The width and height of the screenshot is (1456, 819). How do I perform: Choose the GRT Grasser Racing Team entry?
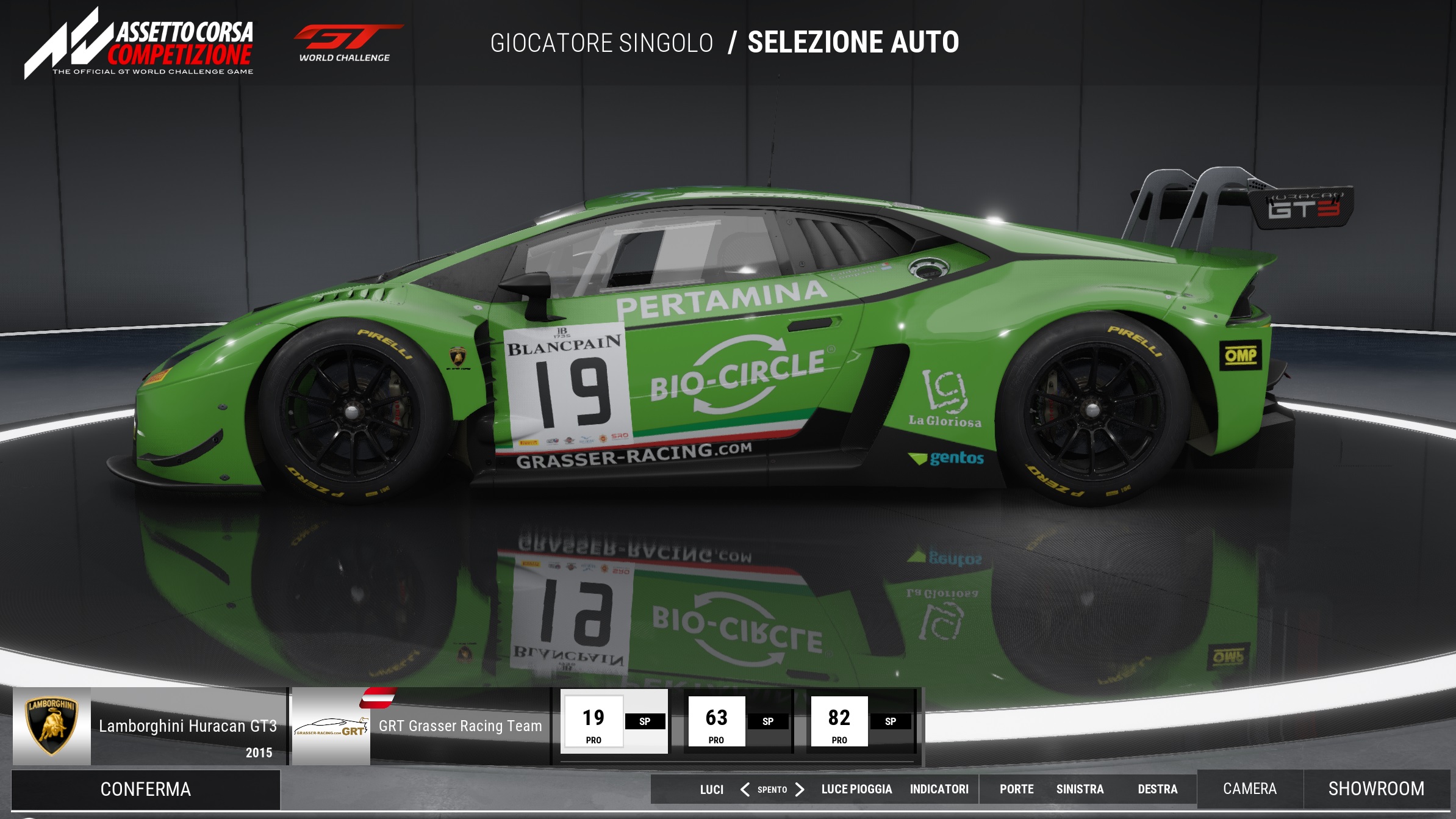pyautogui.click(x=421, y=726)
